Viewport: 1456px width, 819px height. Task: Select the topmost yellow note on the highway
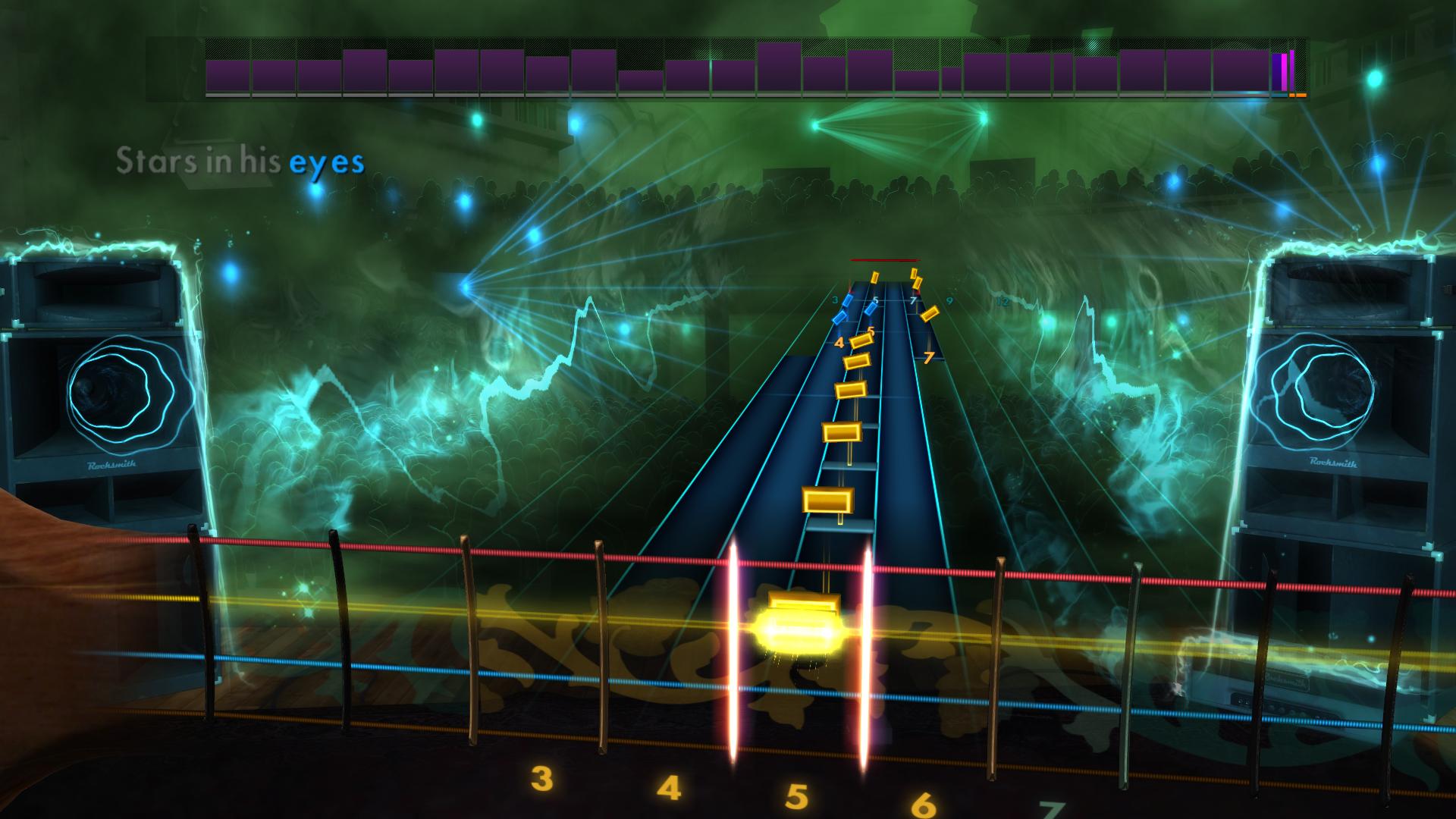tap(915, 275)
